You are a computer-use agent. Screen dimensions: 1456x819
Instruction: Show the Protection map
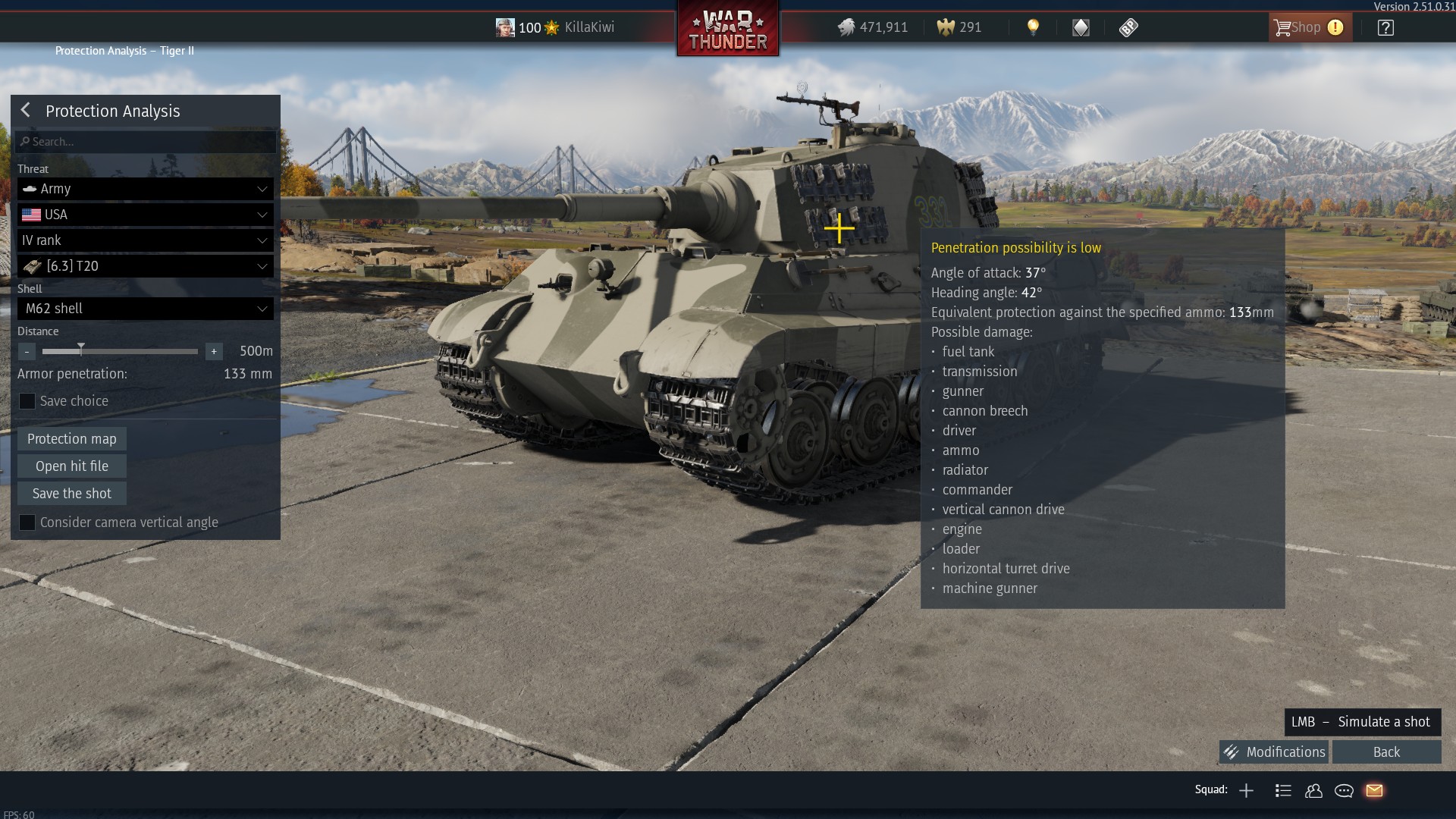click(x=72, y=439)
